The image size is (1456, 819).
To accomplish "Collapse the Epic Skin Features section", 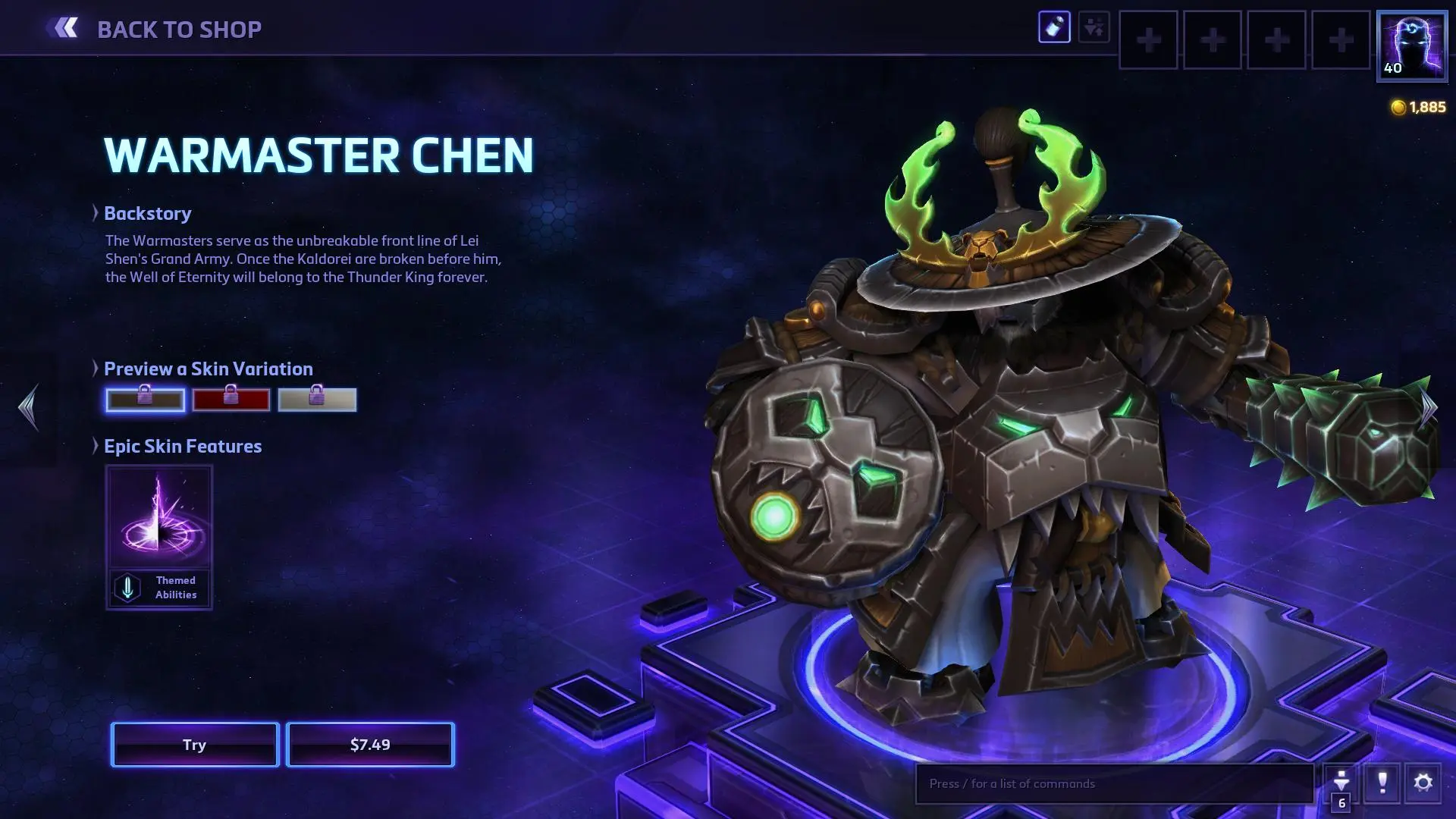I will [x=96, y=446].
